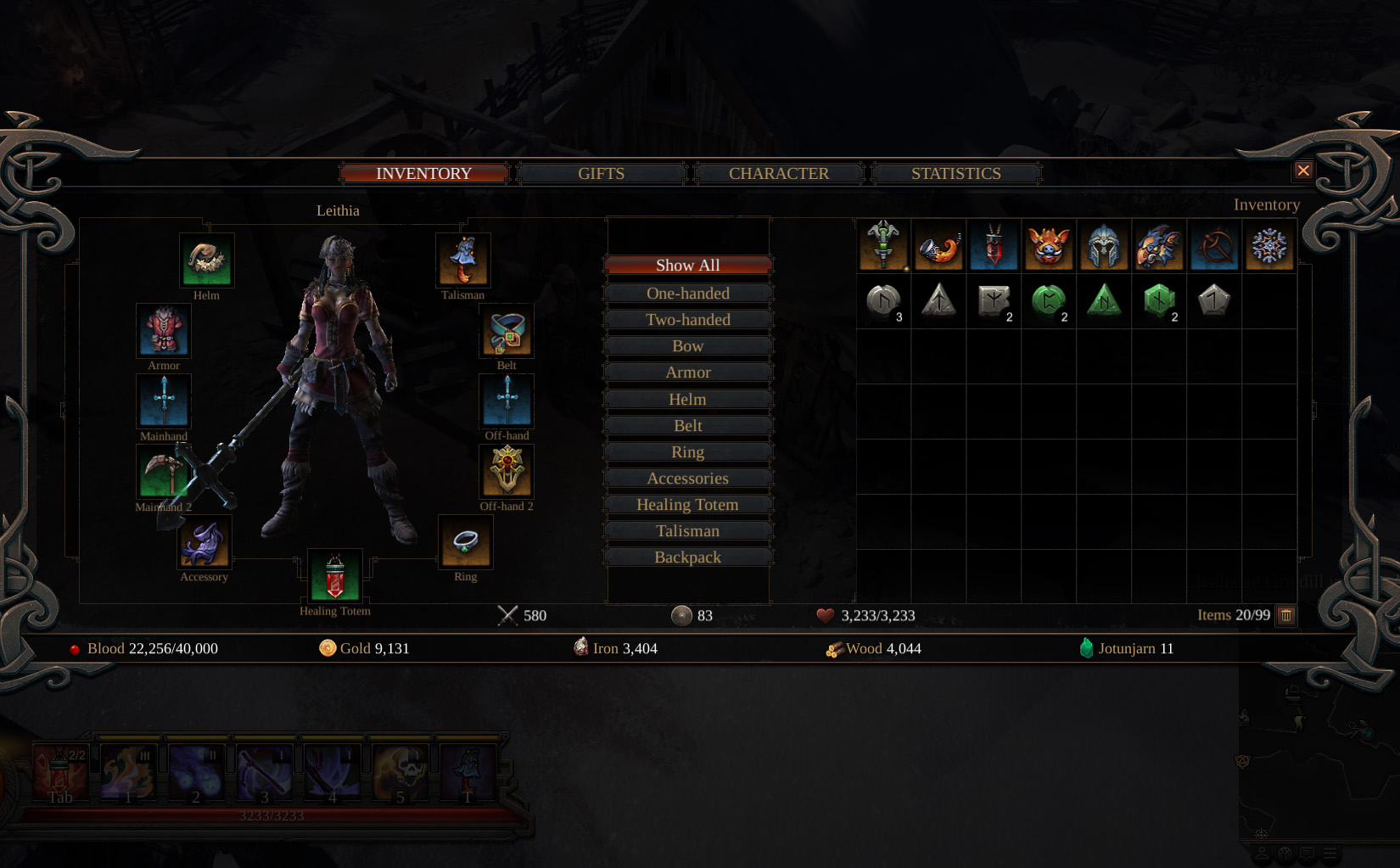Click the trash can delete button
Image resolution: width=1400 pixels, height=868 pixels.
tap(1286, 615)
